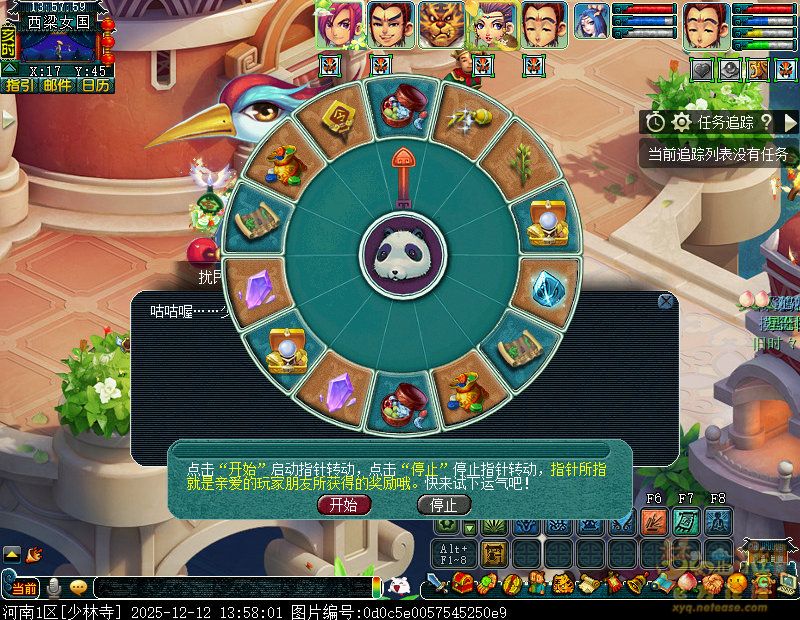Image resolution: width=800 pixels, height=620 pixels.
Task: Open the 指引 guide button
Action: point(19,86)
